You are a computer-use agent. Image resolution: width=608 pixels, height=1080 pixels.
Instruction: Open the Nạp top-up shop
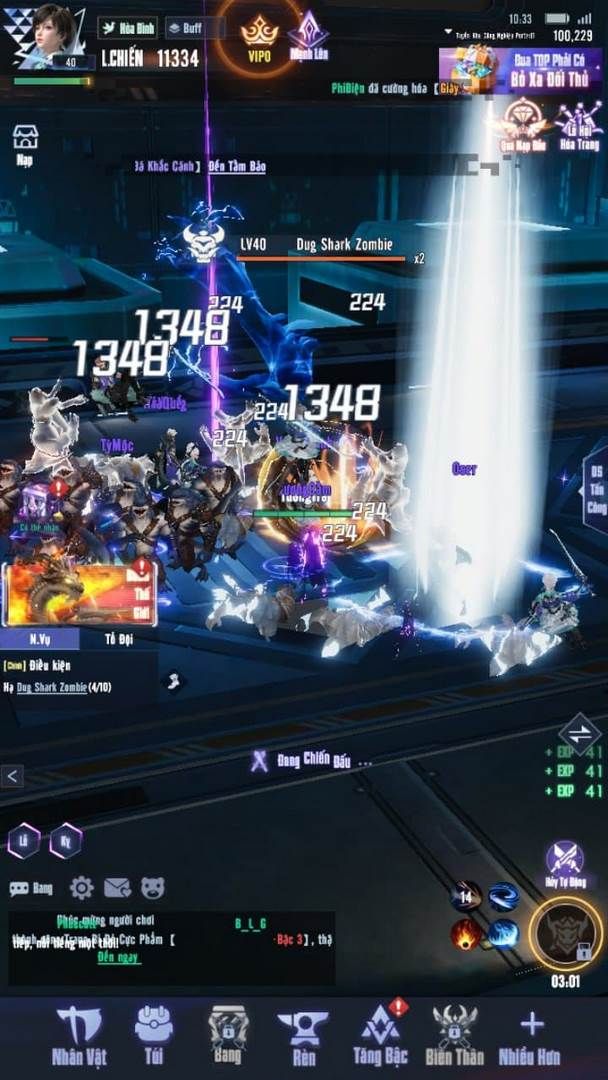[x=25, y=146]
